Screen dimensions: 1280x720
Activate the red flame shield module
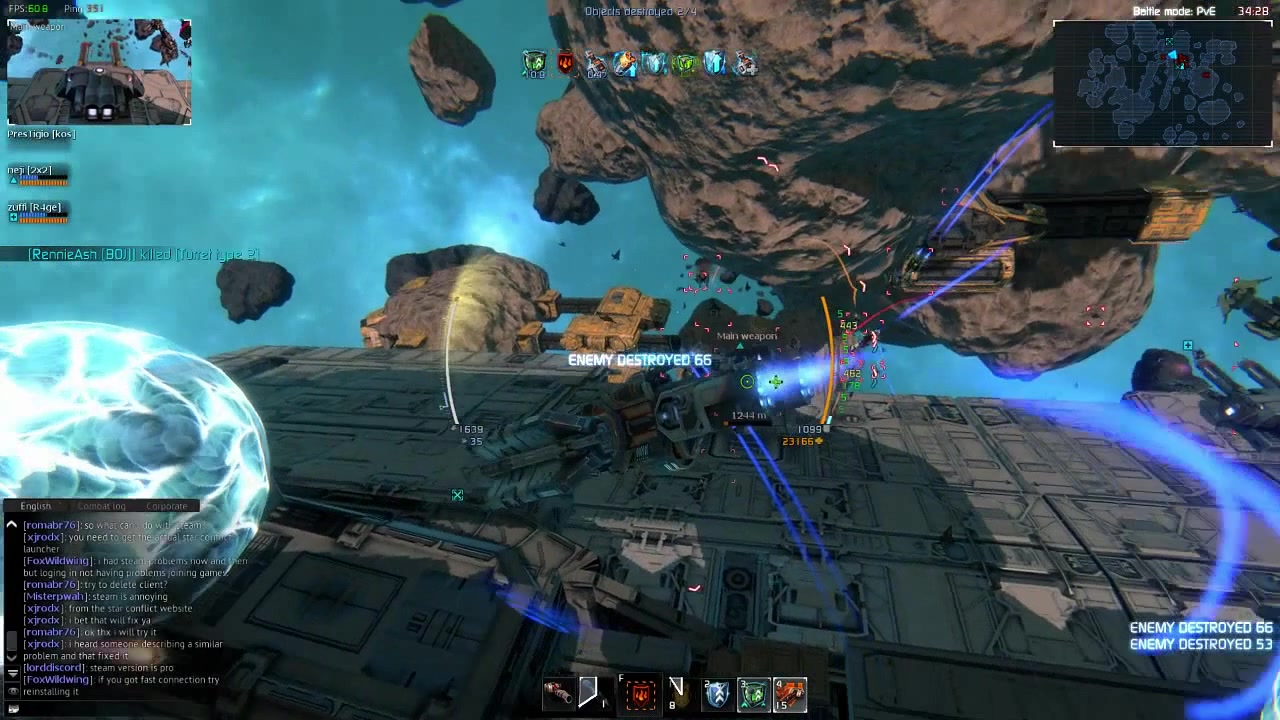pyautogui.click(x=641, y=692)
